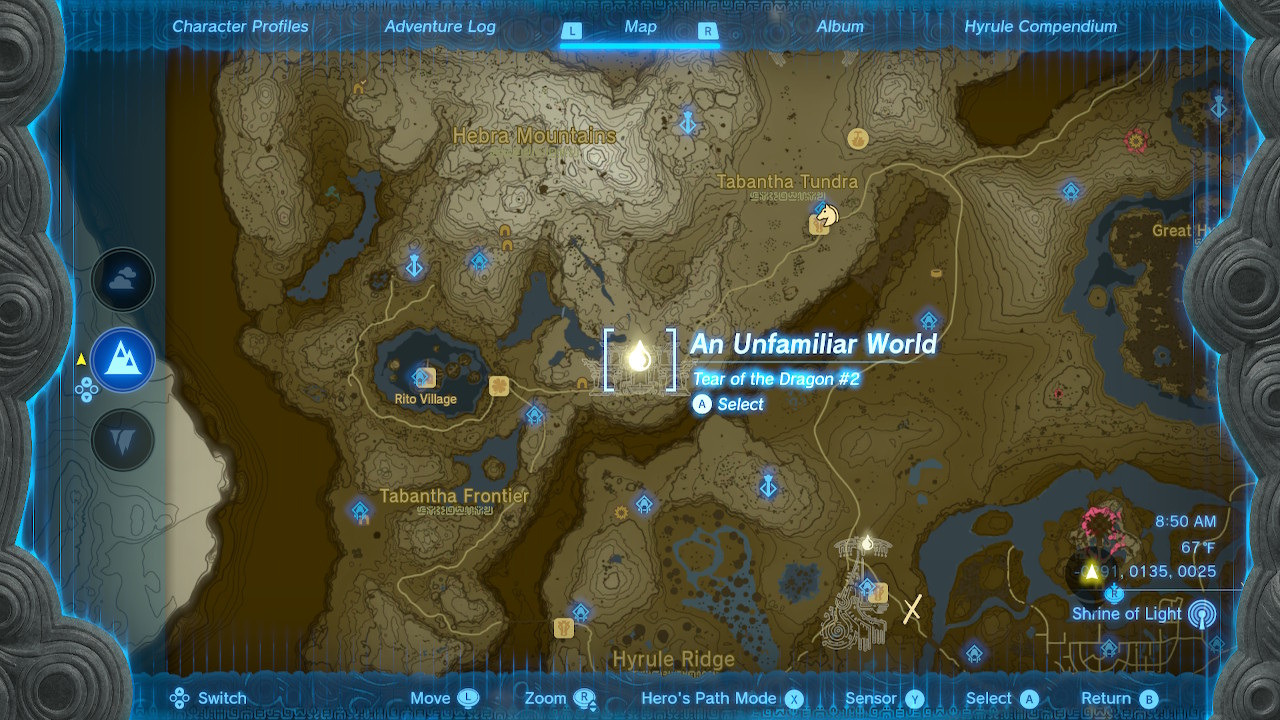Image resolution: width=1280 pixels, height=720 pixels.
Task: Open the Hyrule Compendium tab
Action: [1041, 27]
